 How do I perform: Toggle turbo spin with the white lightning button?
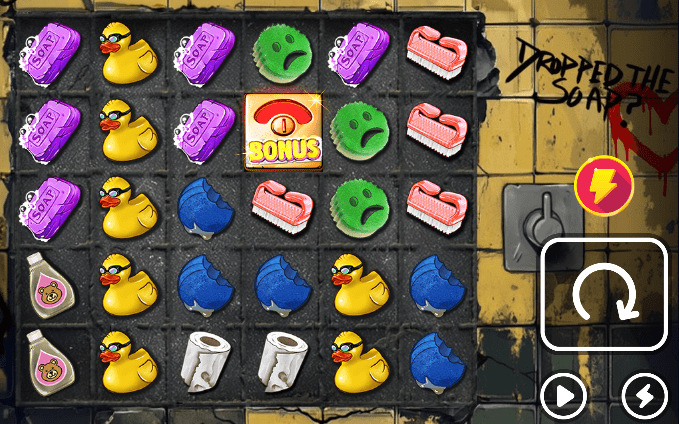pyautogui.click(x=644, y=397)
